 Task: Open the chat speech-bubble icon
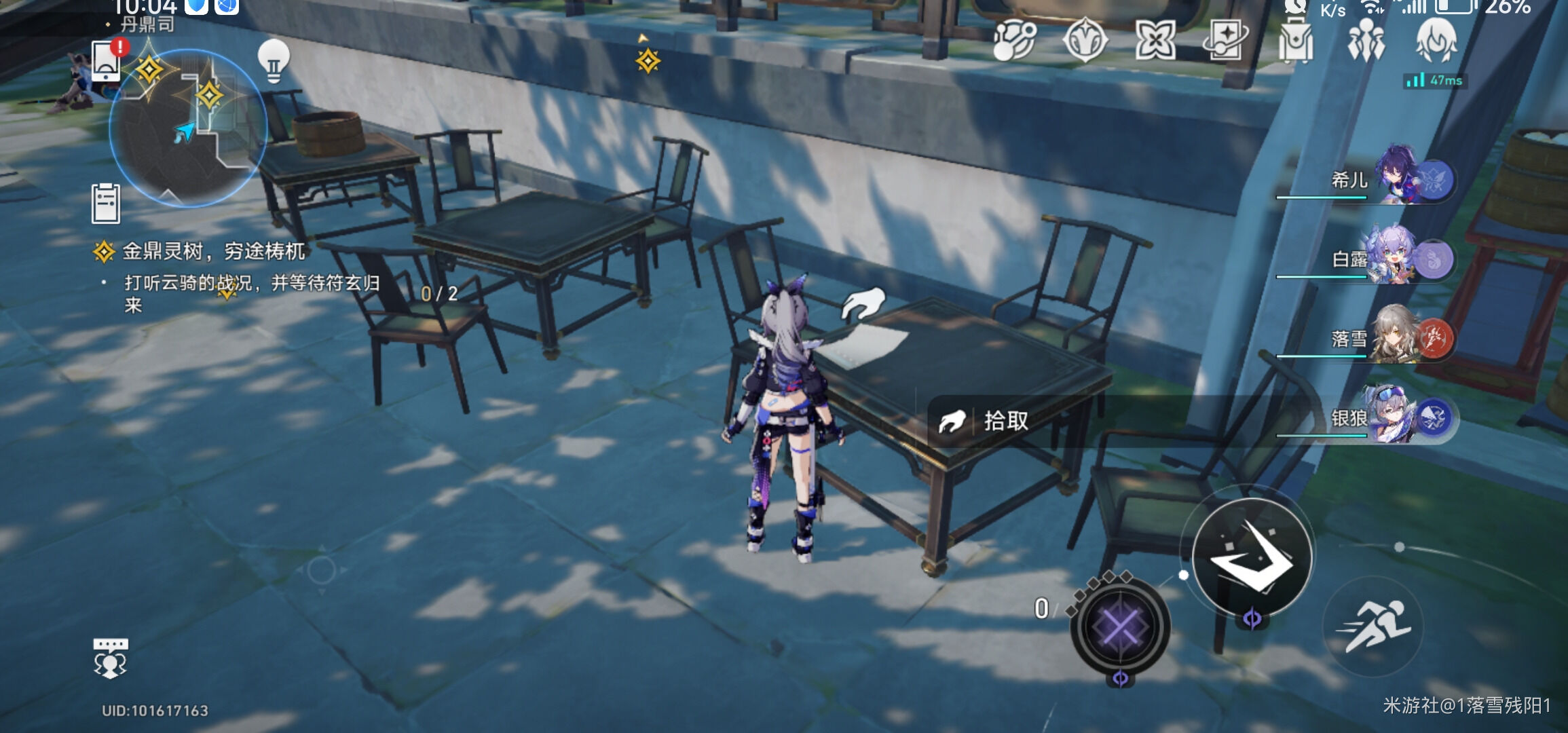pos(110,657)
